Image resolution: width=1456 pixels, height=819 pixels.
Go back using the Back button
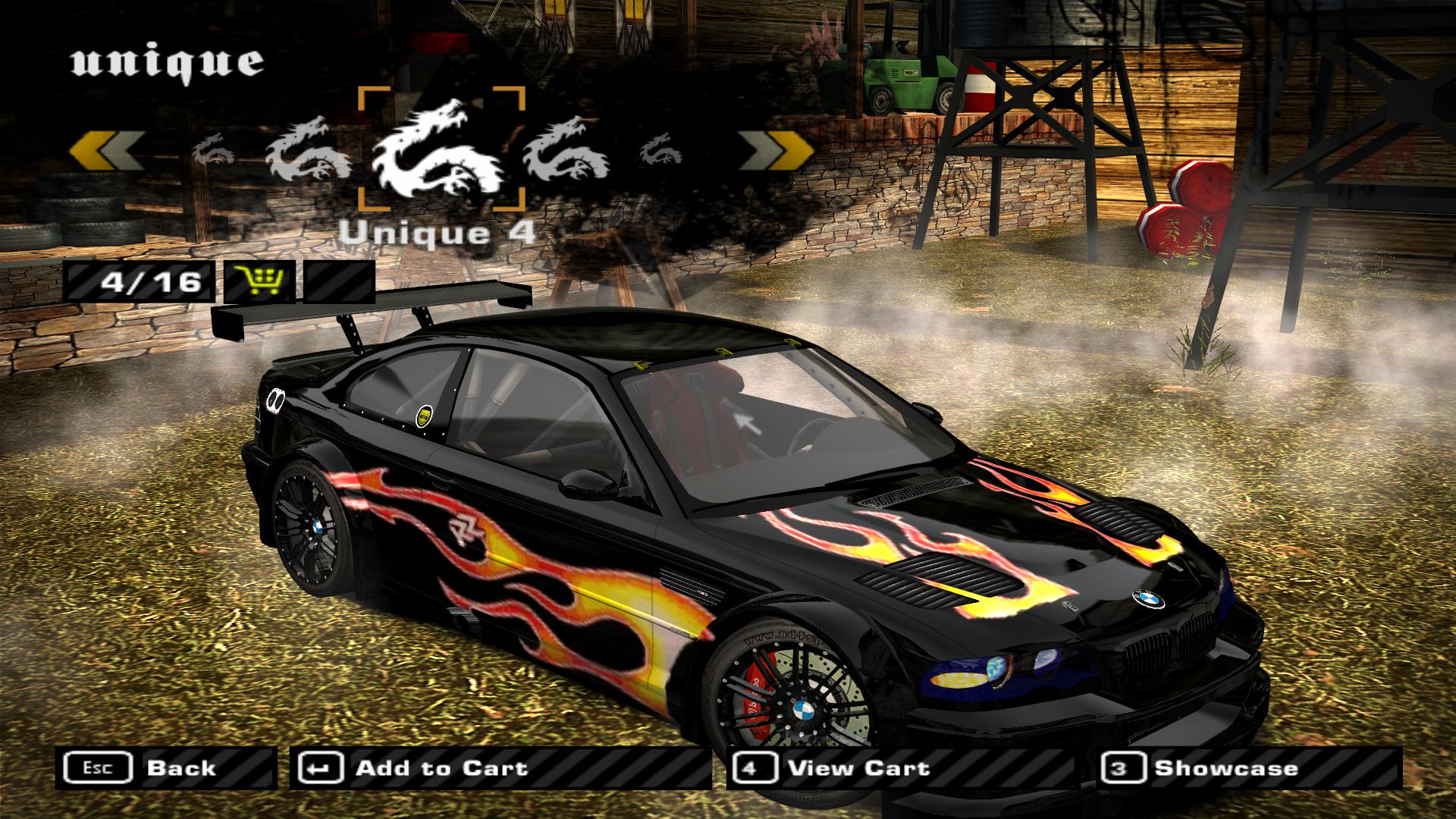coord(165,768)
